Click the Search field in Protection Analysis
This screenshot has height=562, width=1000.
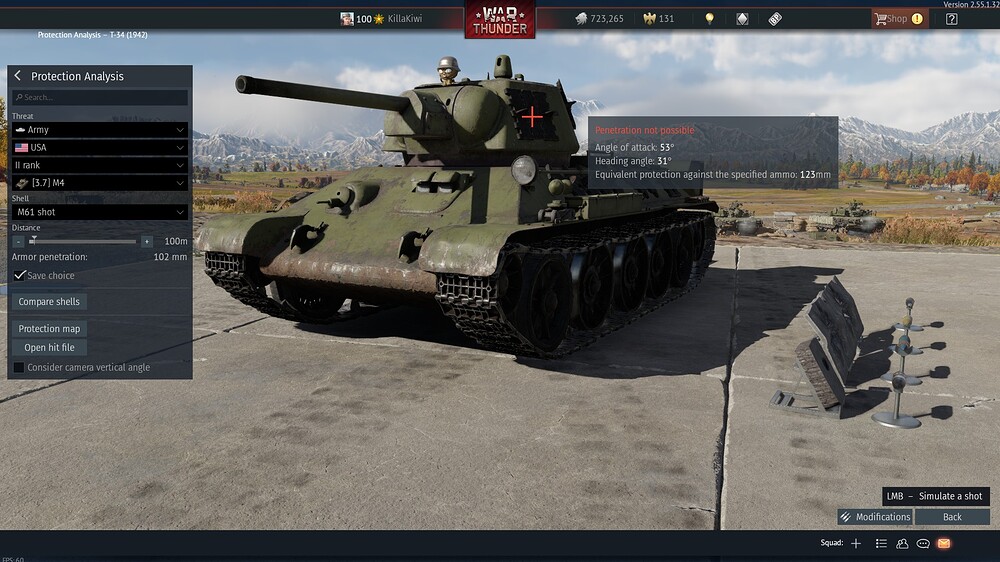(x=100, y=98)
